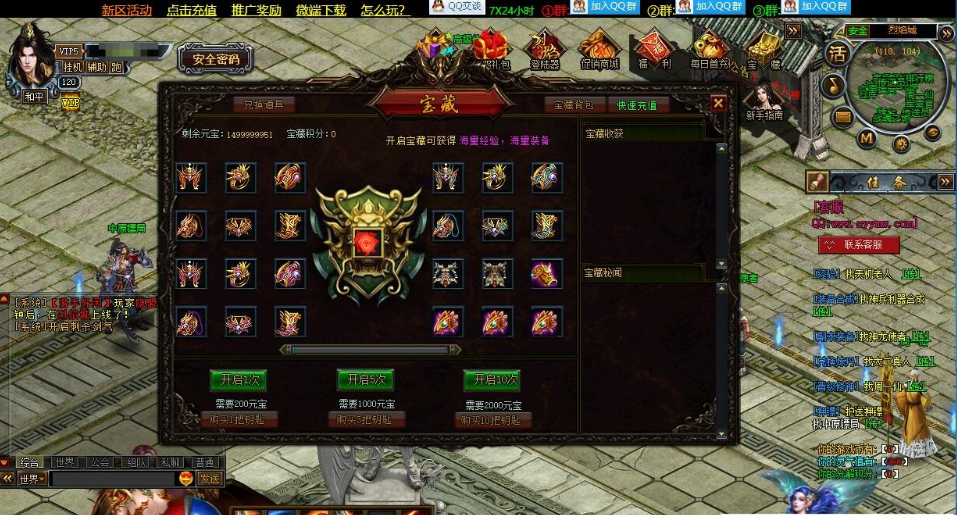Open the 宝藏背包 treasure bag
This screenshot has height=515, width=957.
(574, 104)
